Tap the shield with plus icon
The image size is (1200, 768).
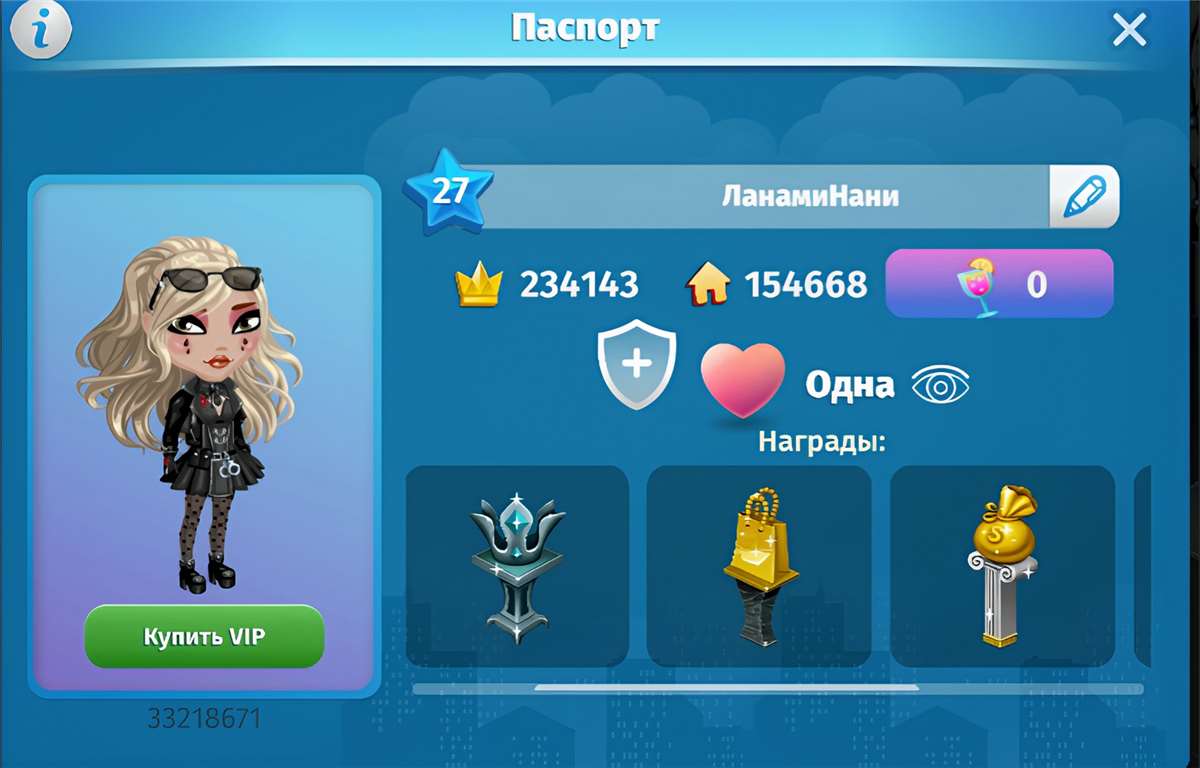637,364
